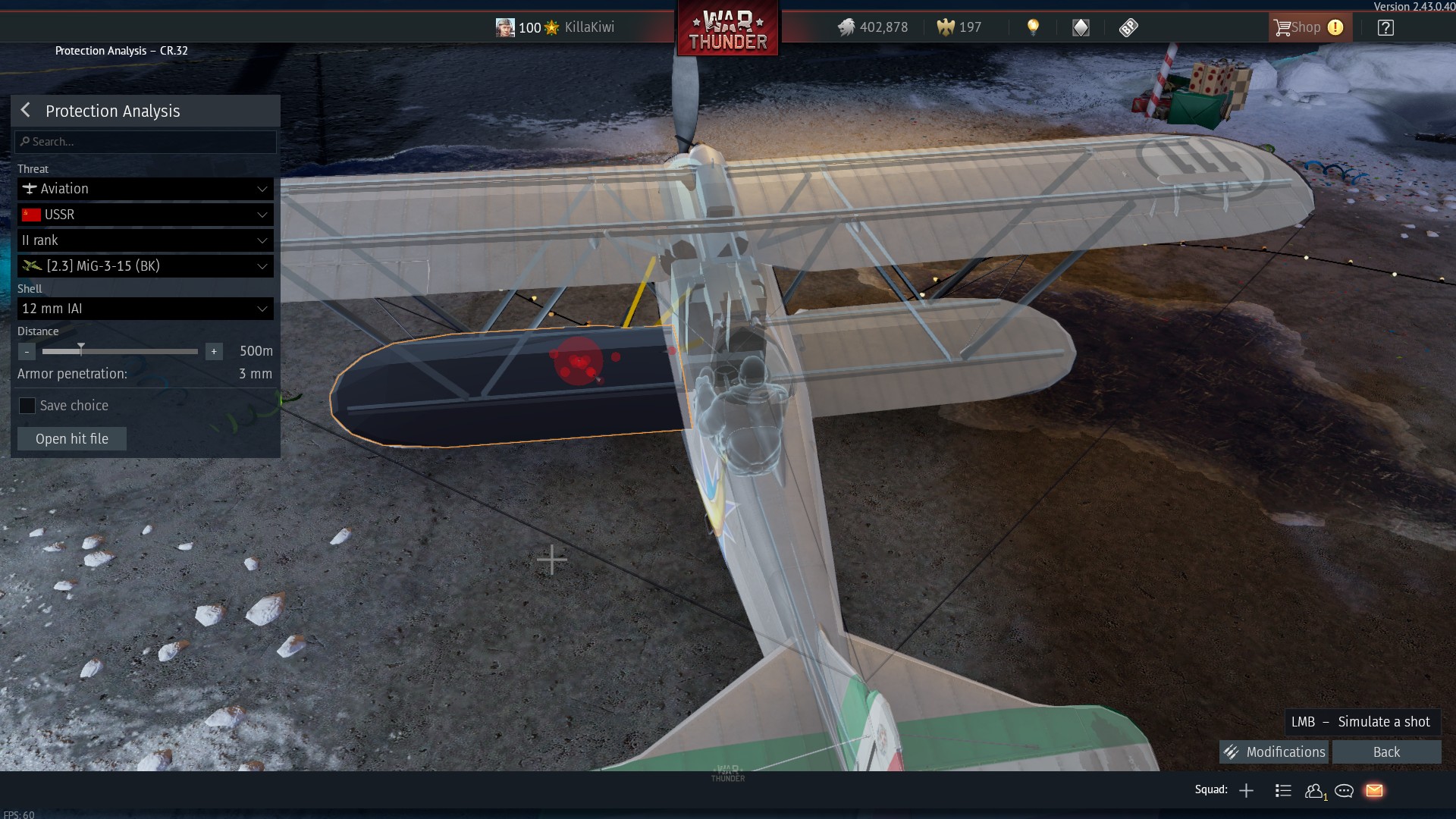Open the help question mark icon

point(1386,27)
